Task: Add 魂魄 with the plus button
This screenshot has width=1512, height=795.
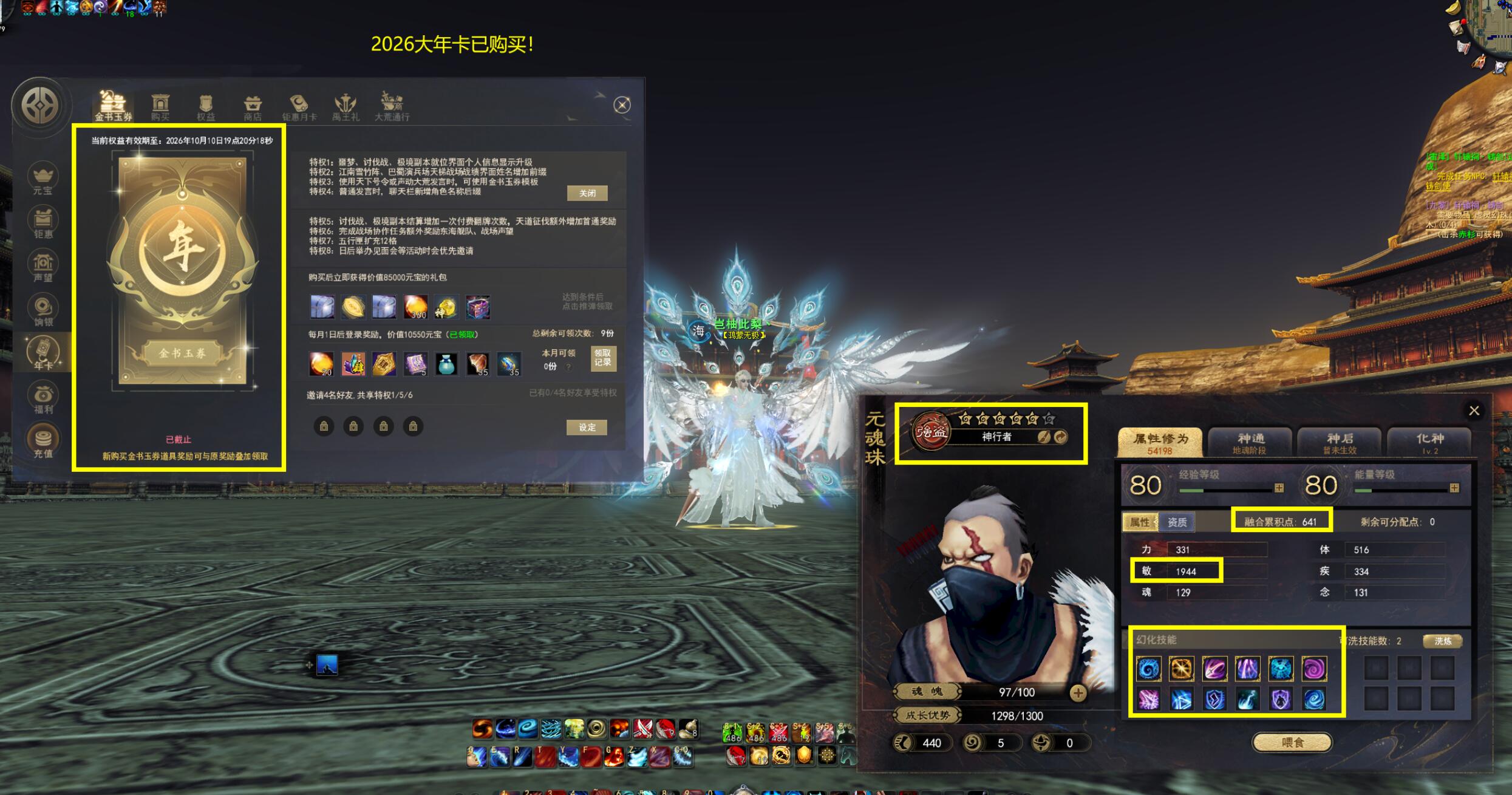Action: (x=1078, y=692)
